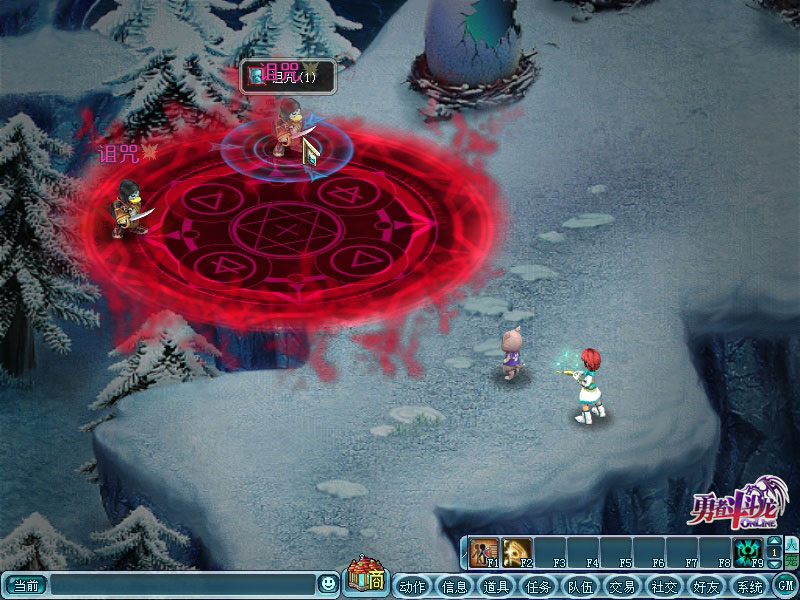Open the 动作 (Actions) menu
Image resolution: width=800 pixels, height=600 pixels.
click(x=412, y=586)
